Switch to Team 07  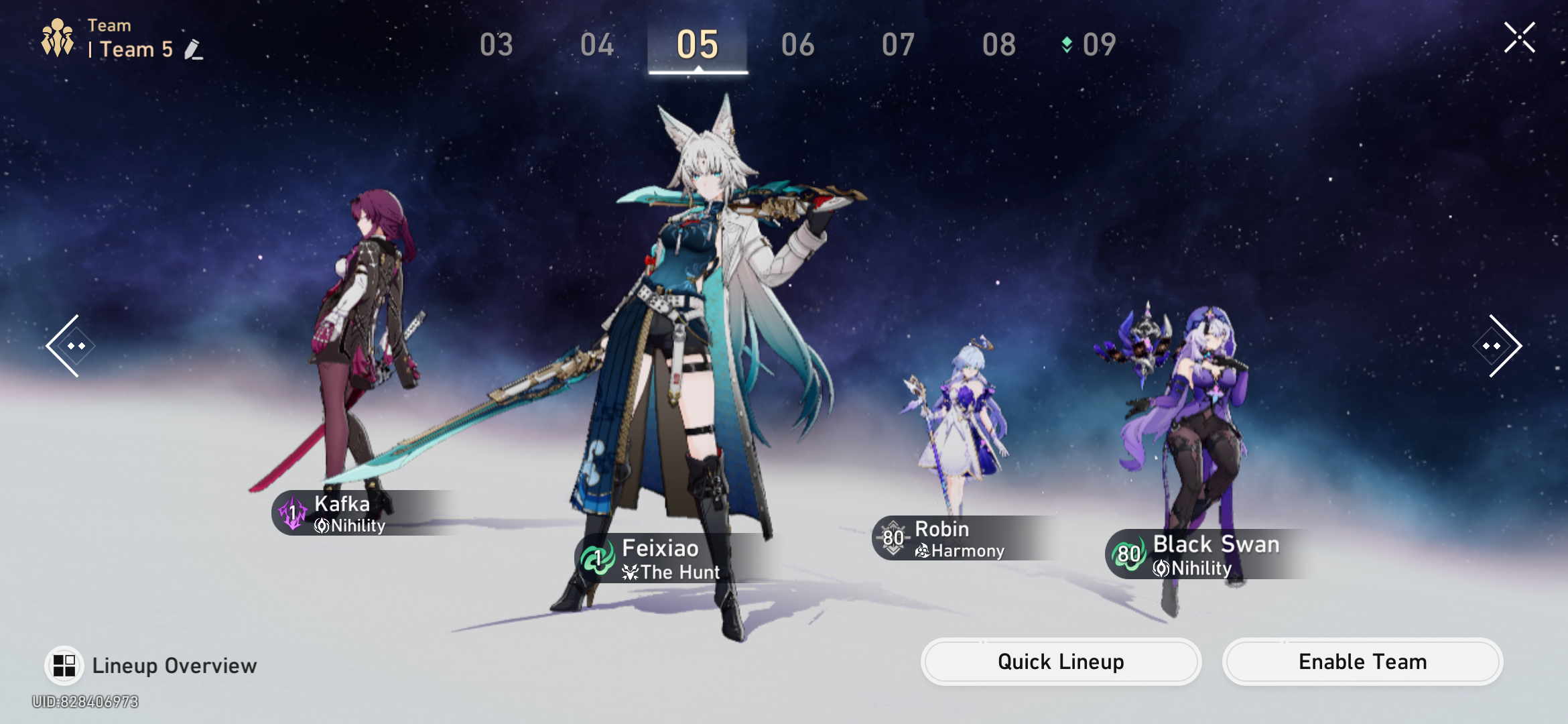pyautogui.click(x=898, y=44)
